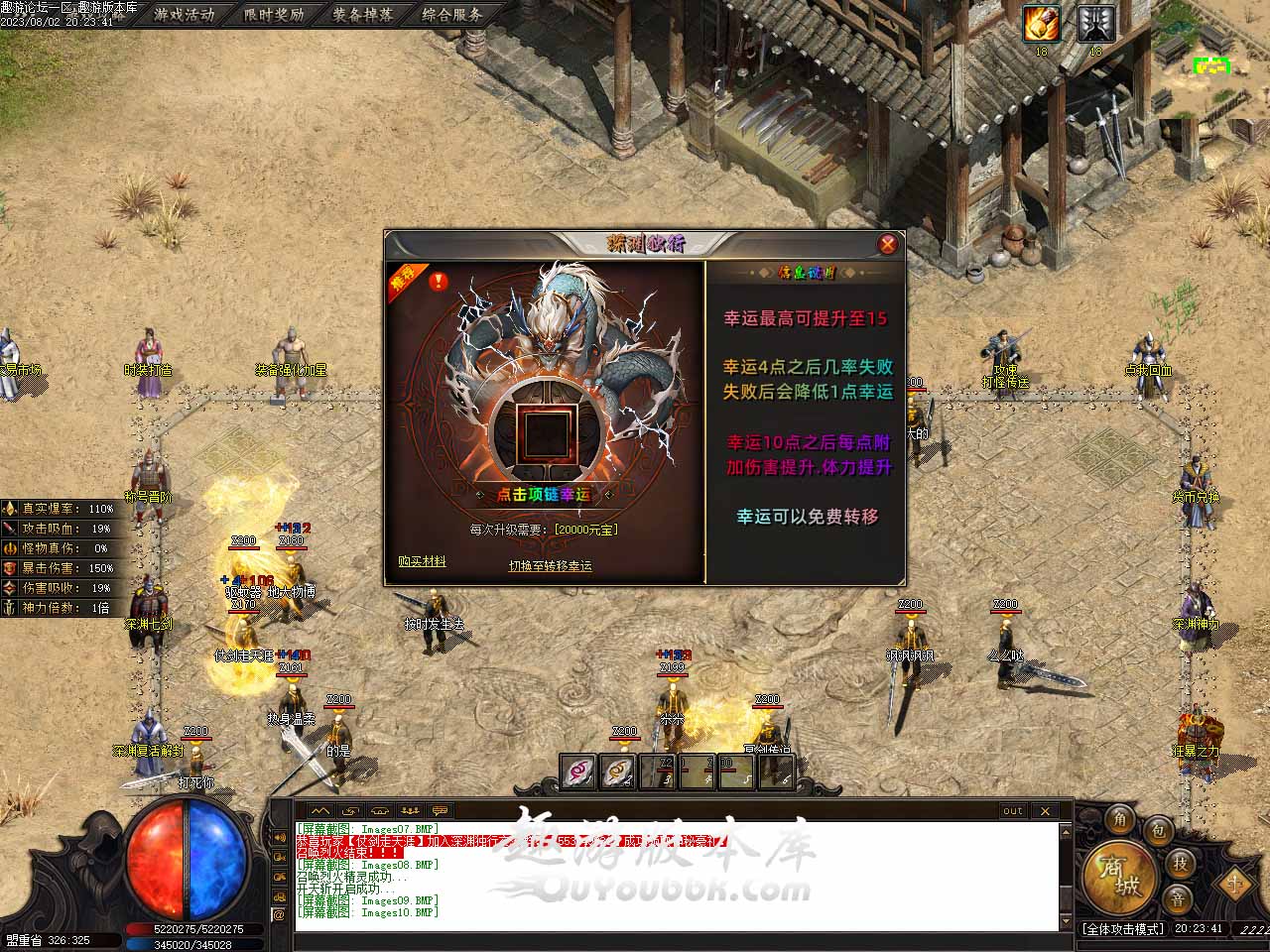Click the chat window 'out' button
This screenshot has width=1270, height=952.
(1012, 810)
